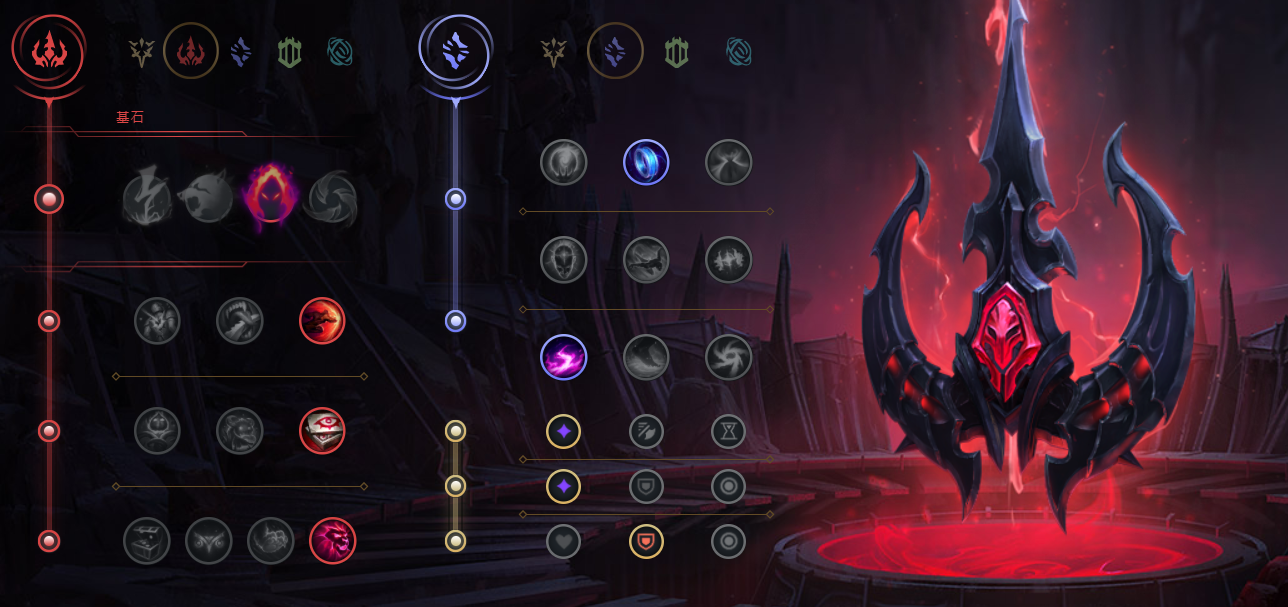
Task: Select the treasure chest hunter rune
Action: [147, 541]
